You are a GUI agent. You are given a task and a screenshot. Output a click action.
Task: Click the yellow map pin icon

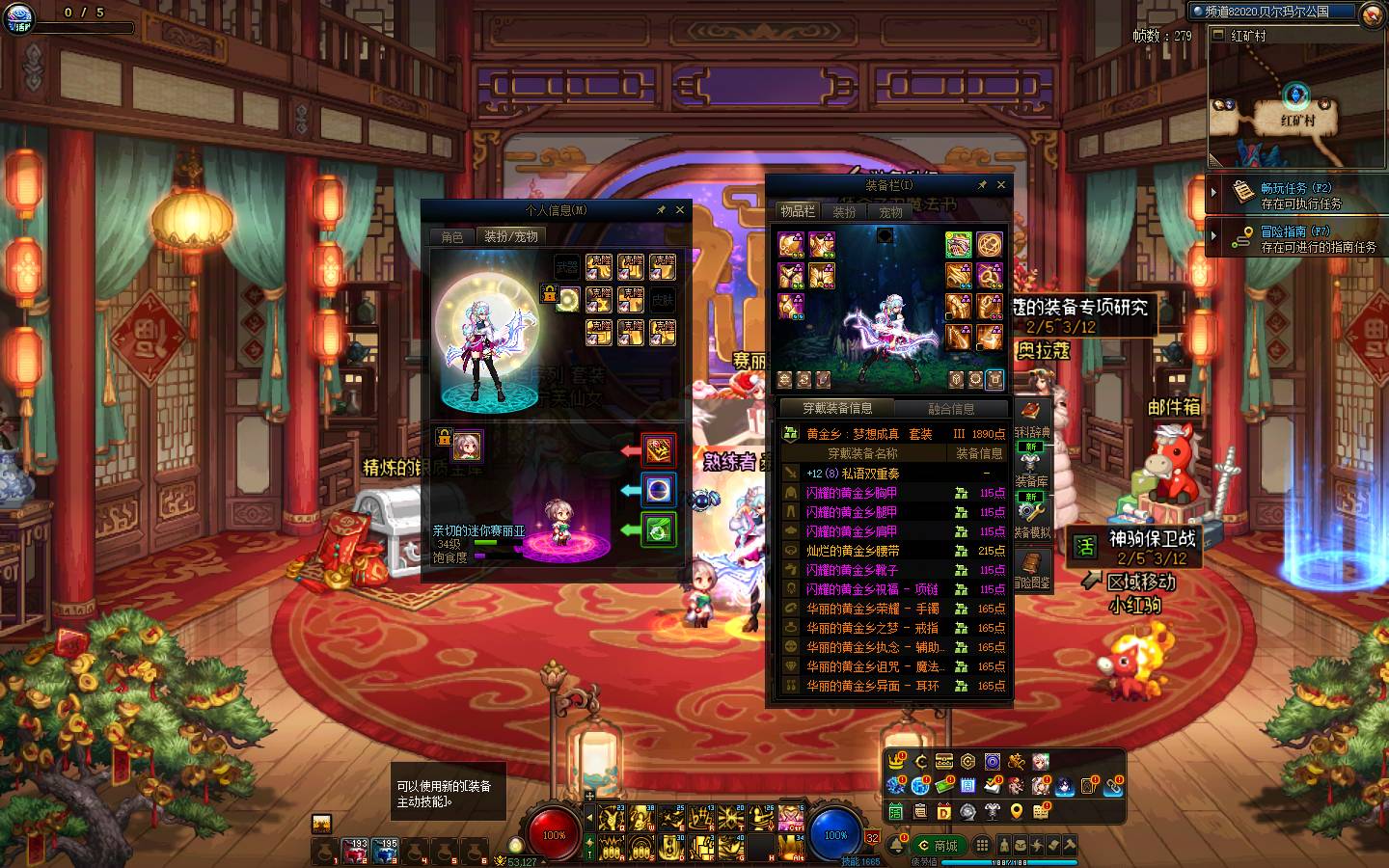pos(1016,812)
